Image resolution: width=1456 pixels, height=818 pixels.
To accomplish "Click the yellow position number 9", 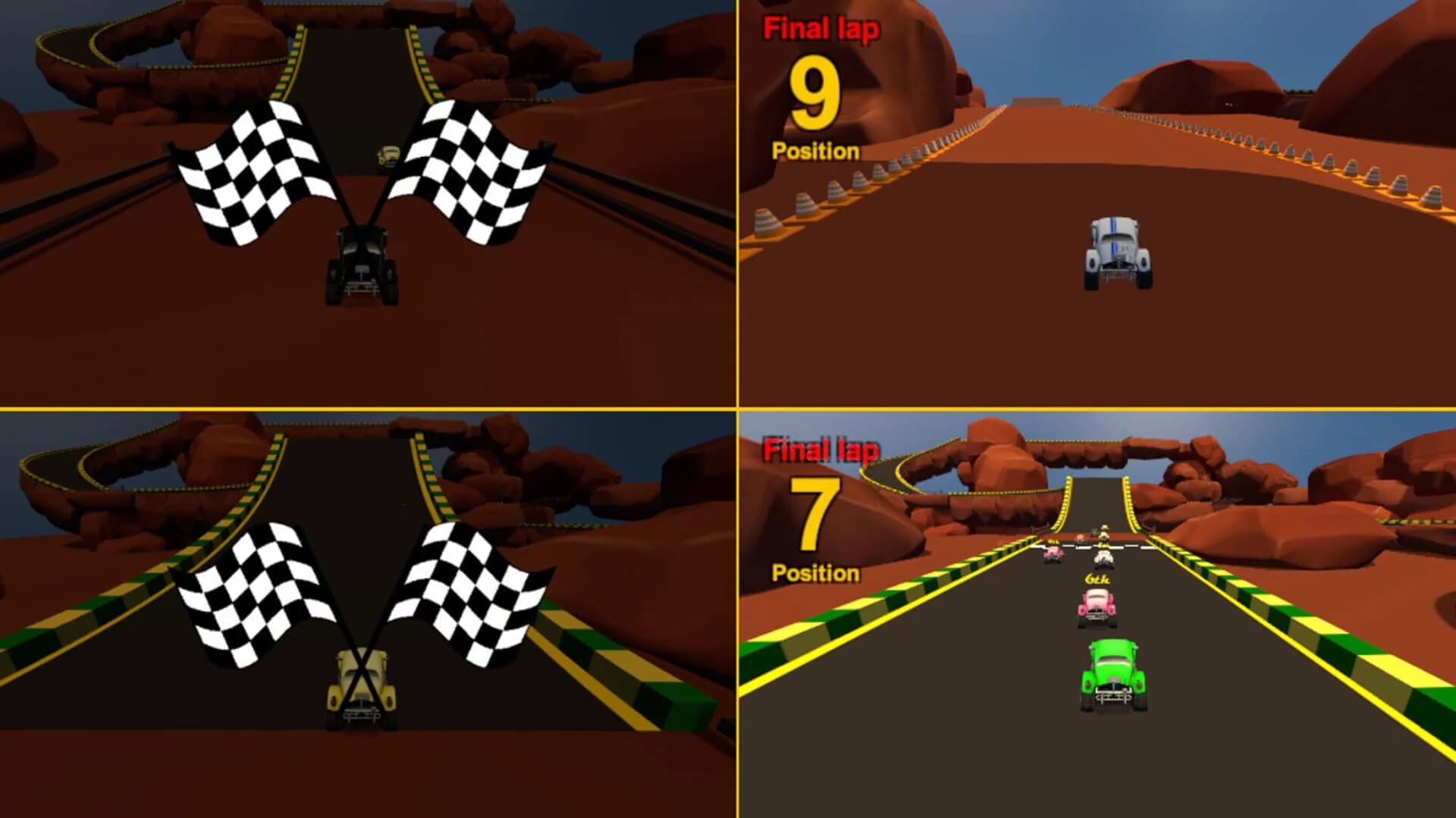I will click(x=815, y=93).
